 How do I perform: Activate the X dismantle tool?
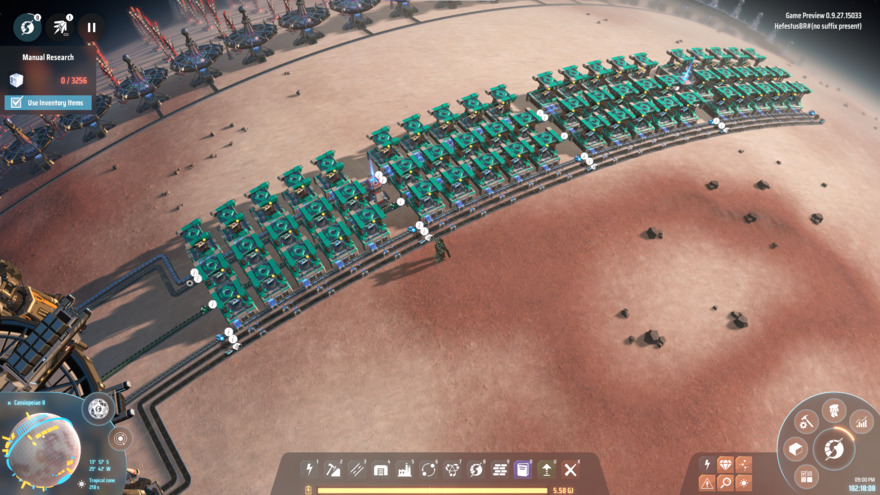570,469
